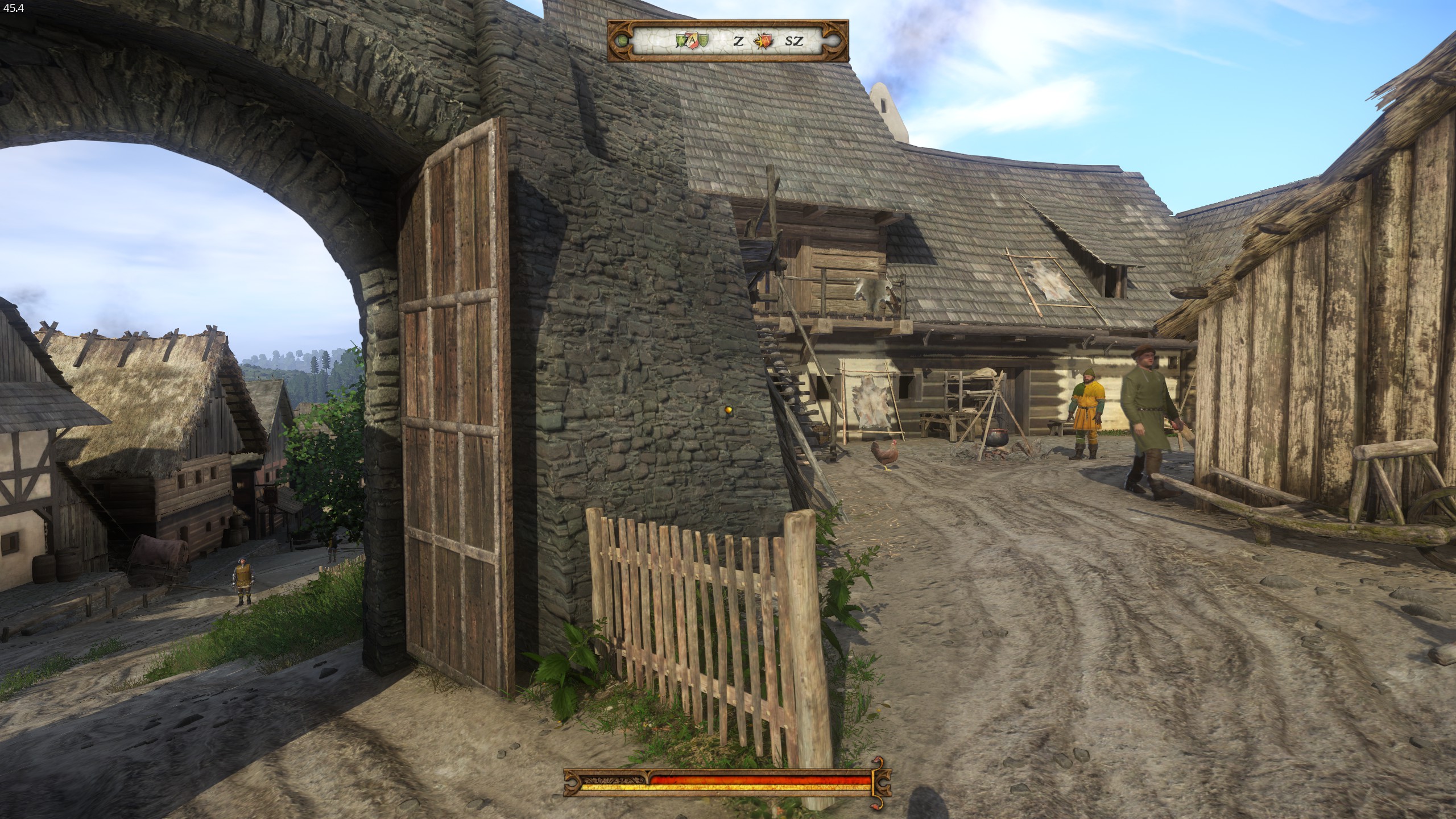Select the red-striped A shield quest marker
The height and width of the screenshot is (819, 1456).
(693, 40)
